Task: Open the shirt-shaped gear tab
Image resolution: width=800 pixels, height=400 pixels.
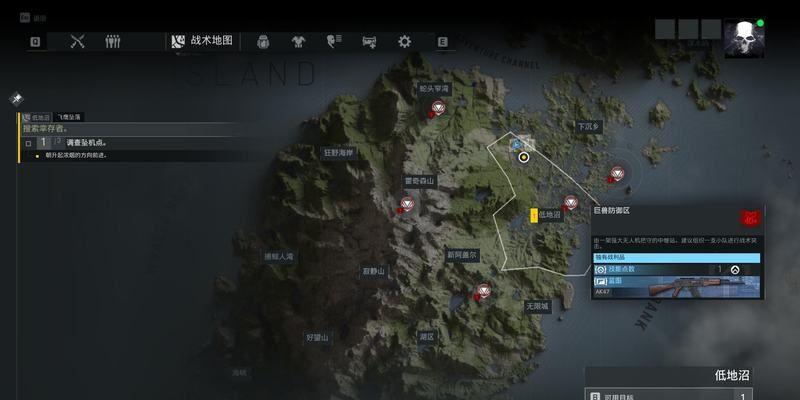Action: pyautogui.click(x=298, y=41)
